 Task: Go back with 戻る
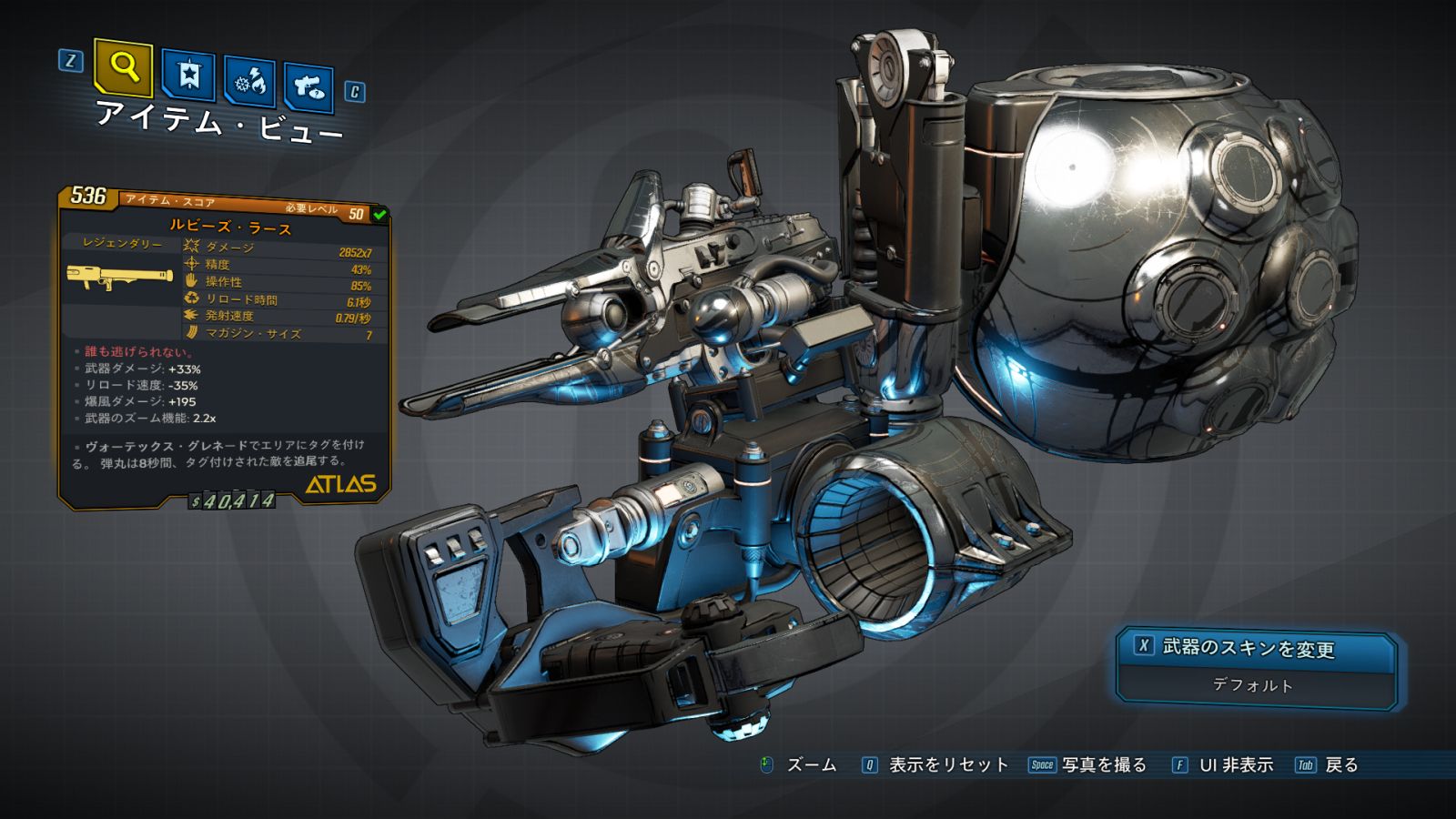[1340, 765]
